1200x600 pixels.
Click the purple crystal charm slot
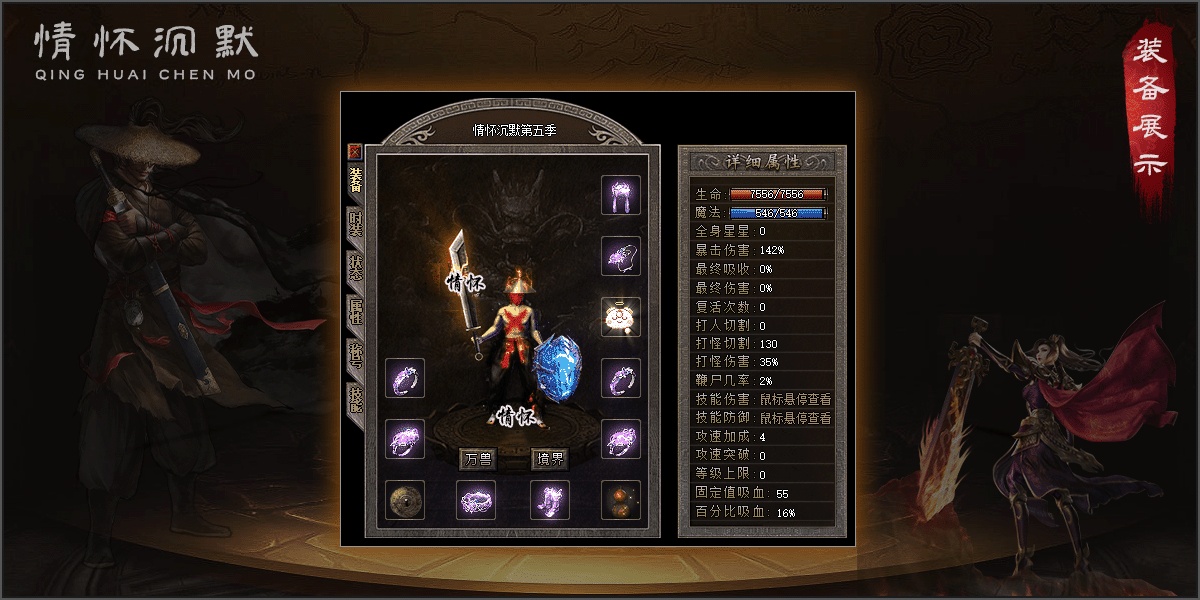pyautogui.click(x=620, y=256)
